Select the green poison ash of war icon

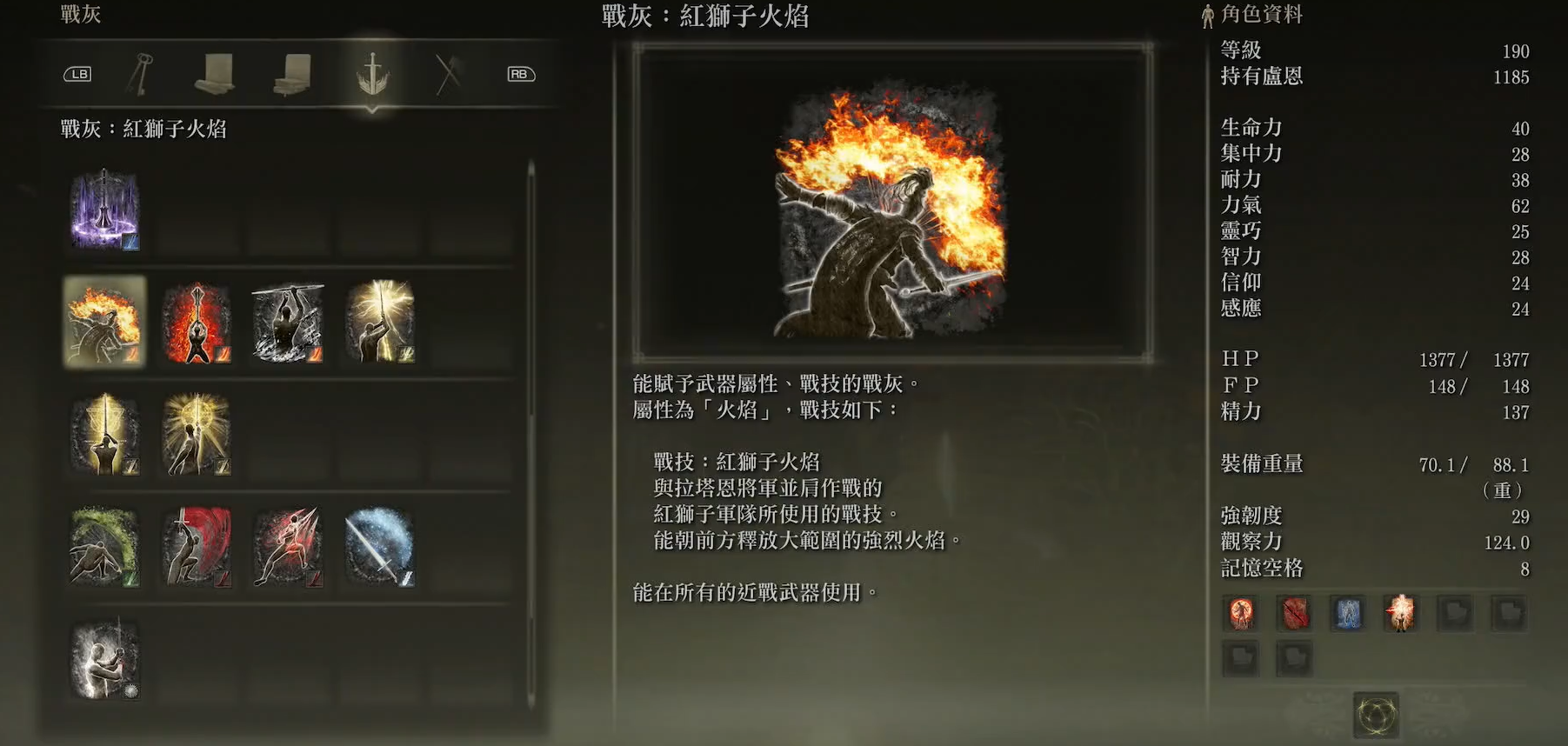pyautogui.click(x=103, y=547)
